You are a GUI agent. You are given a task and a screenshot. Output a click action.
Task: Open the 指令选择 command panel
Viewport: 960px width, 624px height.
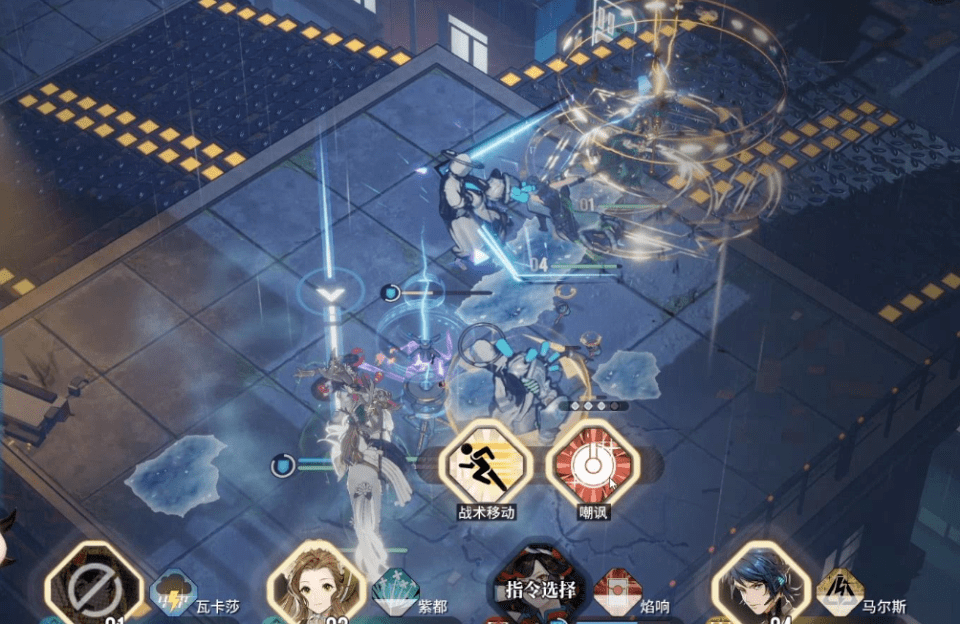click(x=540, y=589)
